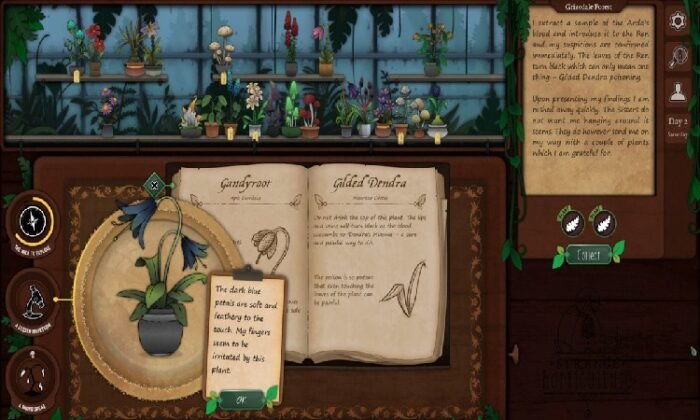Viewport: 700px width, 420px height.
Task: Click the OK button on the plant note
Action: (240, 399)
